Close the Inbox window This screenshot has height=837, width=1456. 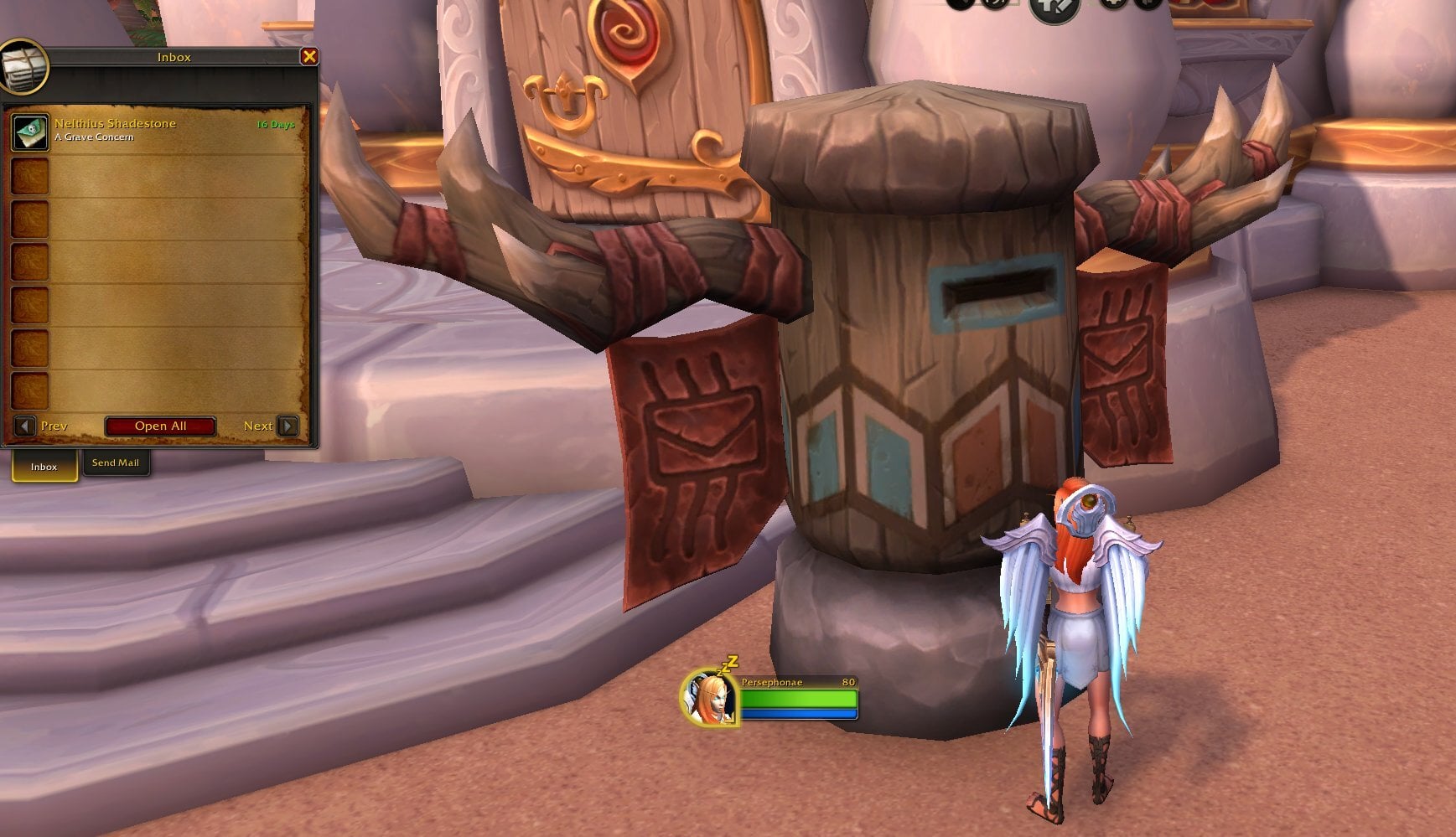[x=311, y=56]
